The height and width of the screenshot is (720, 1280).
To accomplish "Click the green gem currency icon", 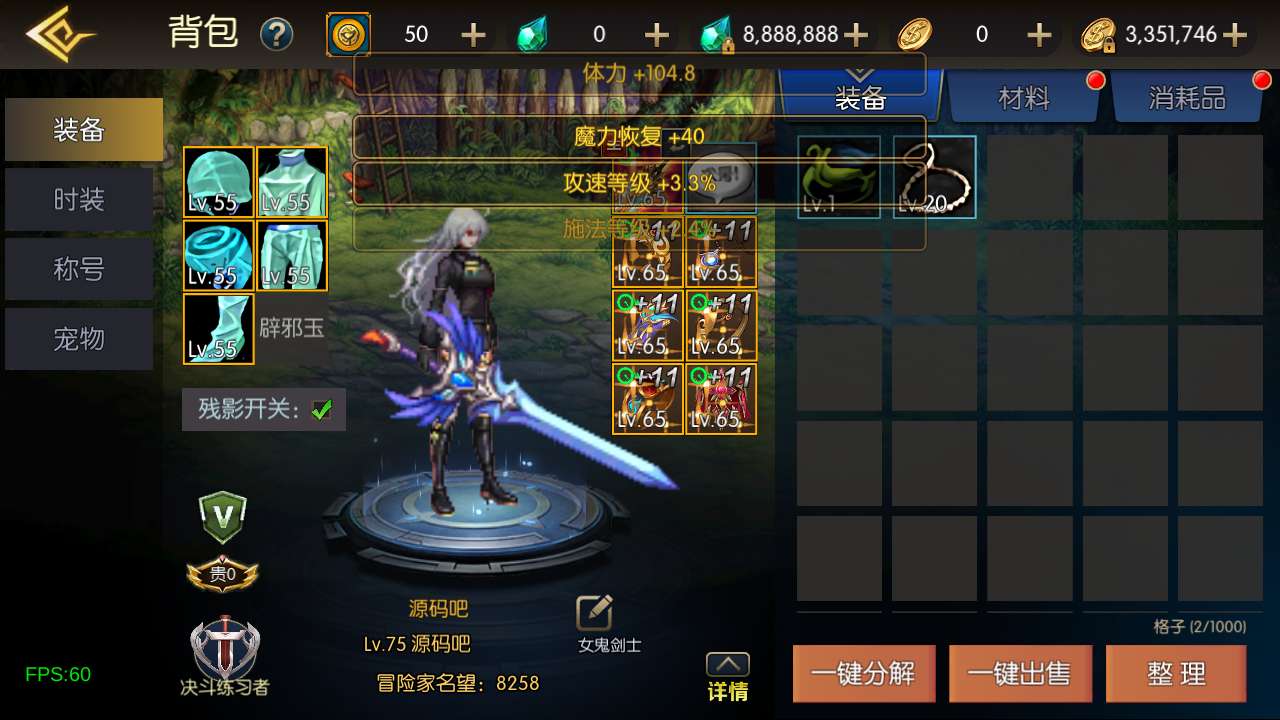I will (x=533, y=33).
